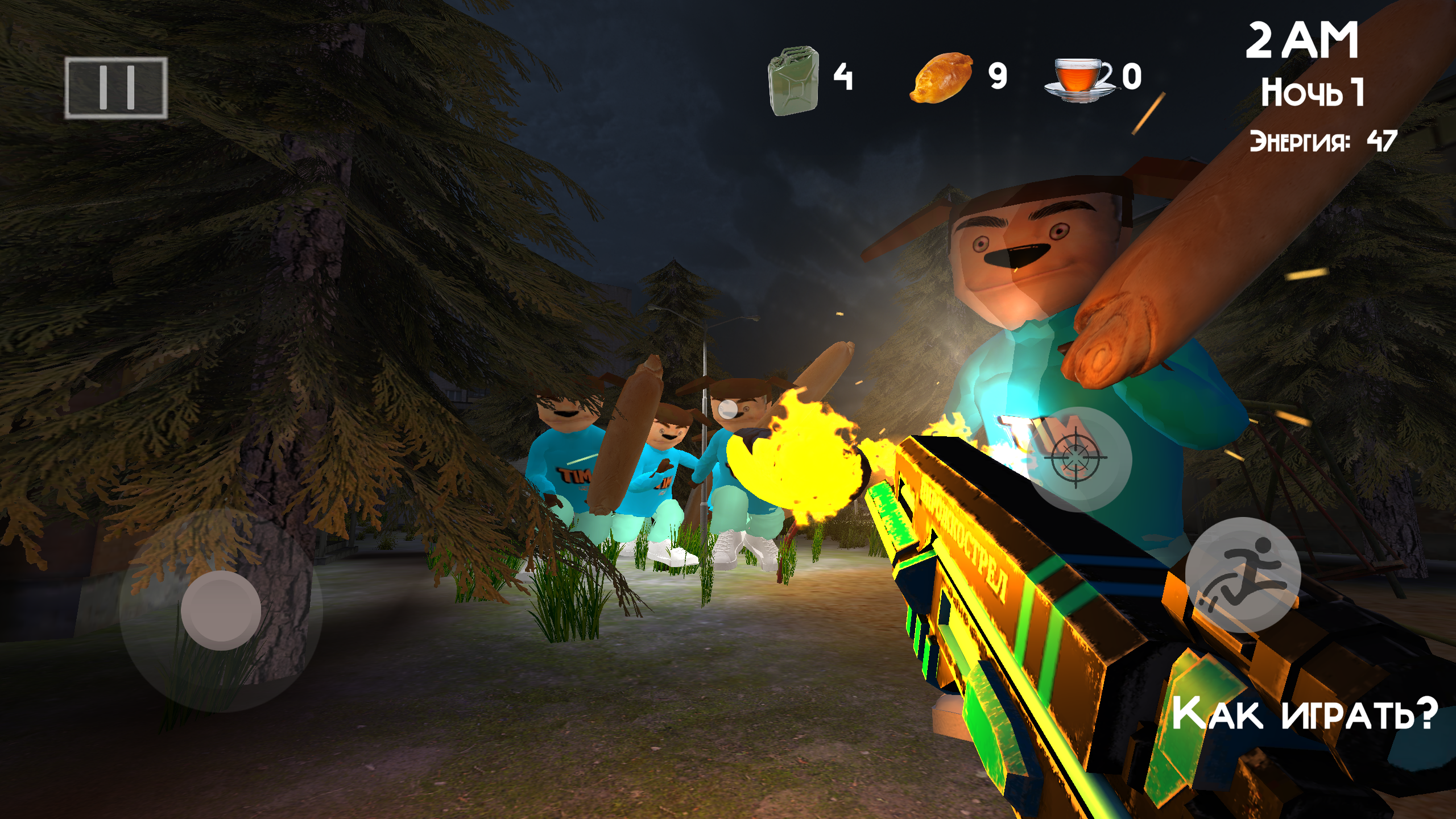Open the "Как играть?" help
Screen dimensions: 1456x819
click(1304, 713)
